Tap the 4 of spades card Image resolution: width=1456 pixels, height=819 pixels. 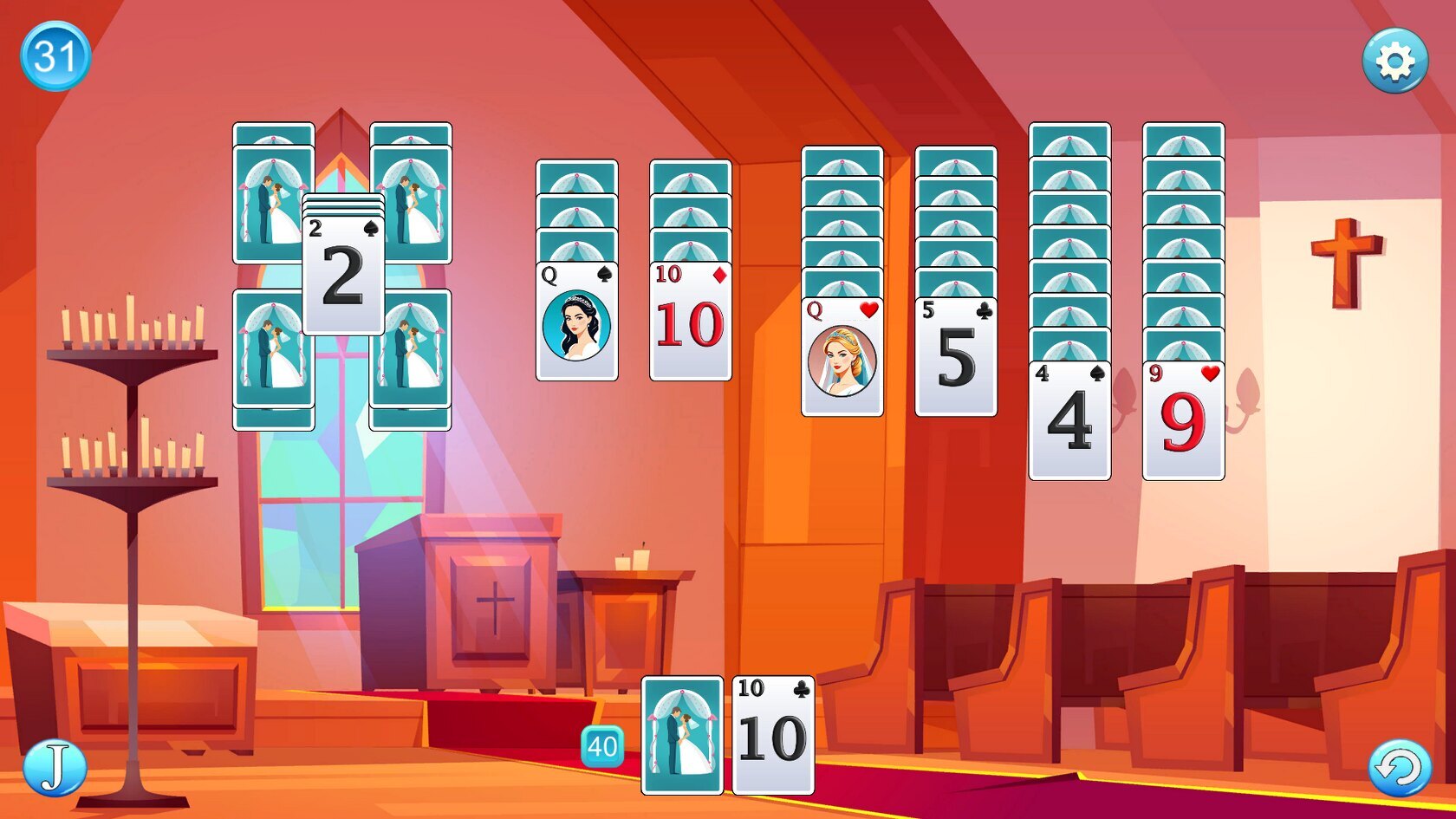pos(1069,420)
